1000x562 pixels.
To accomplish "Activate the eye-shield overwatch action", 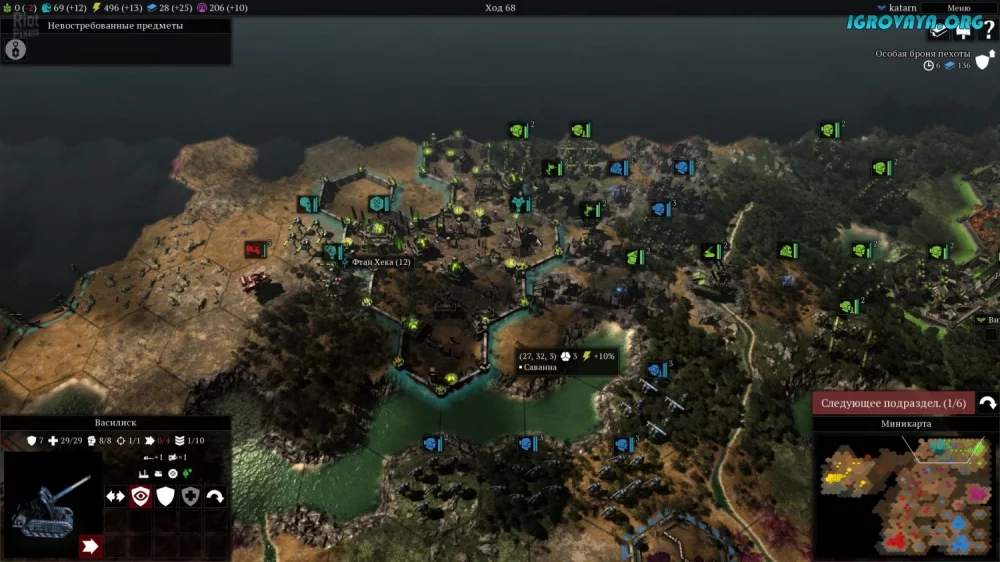I will 141,496.
